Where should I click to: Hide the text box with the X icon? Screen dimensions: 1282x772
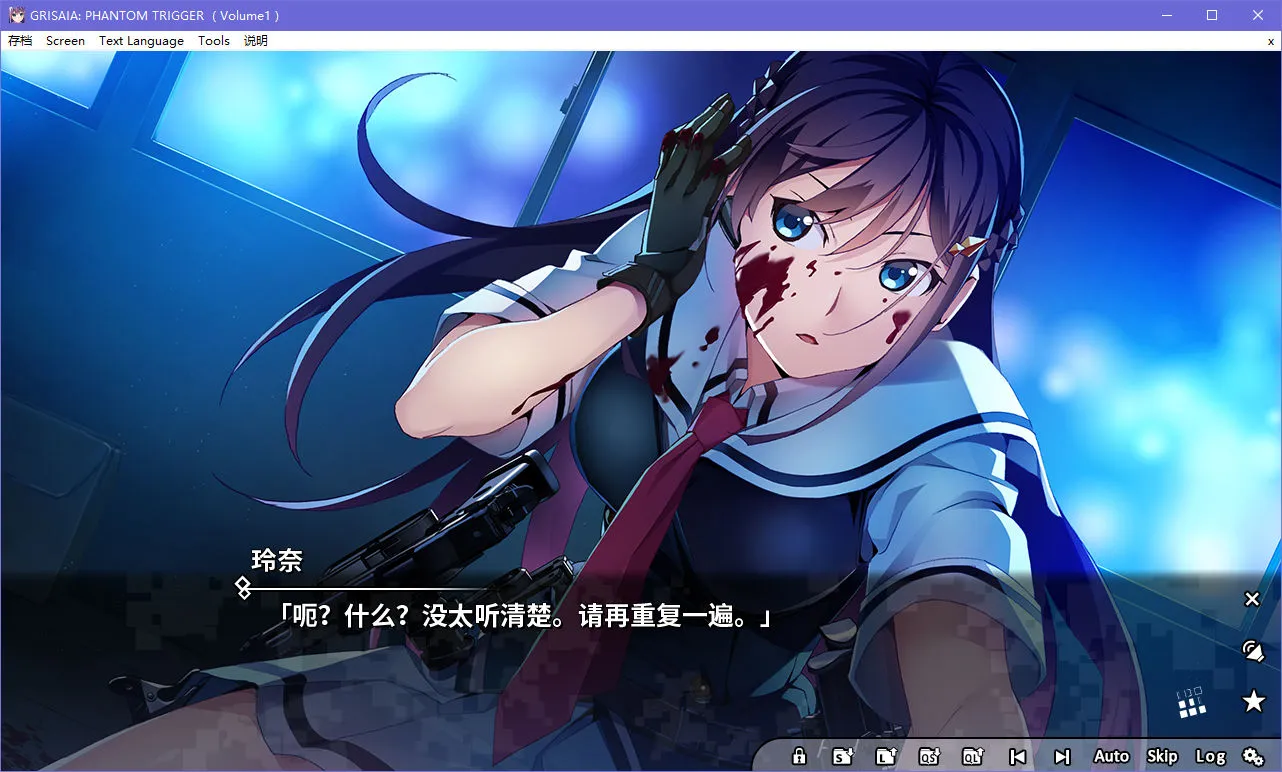pos(1252,598)
